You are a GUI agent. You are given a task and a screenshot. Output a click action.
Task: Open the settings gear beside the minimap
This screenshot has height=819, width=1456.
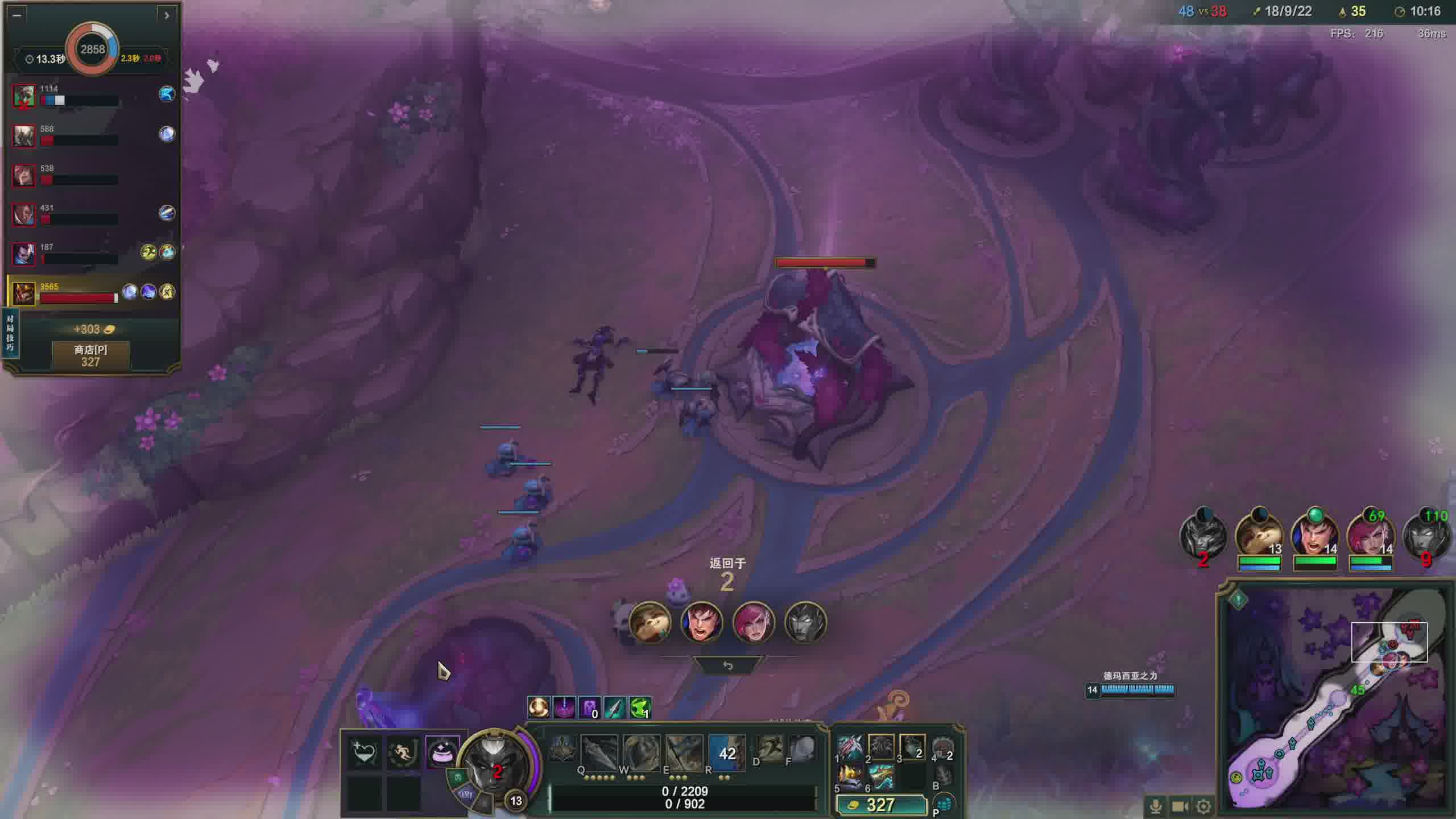point(1203,806)
